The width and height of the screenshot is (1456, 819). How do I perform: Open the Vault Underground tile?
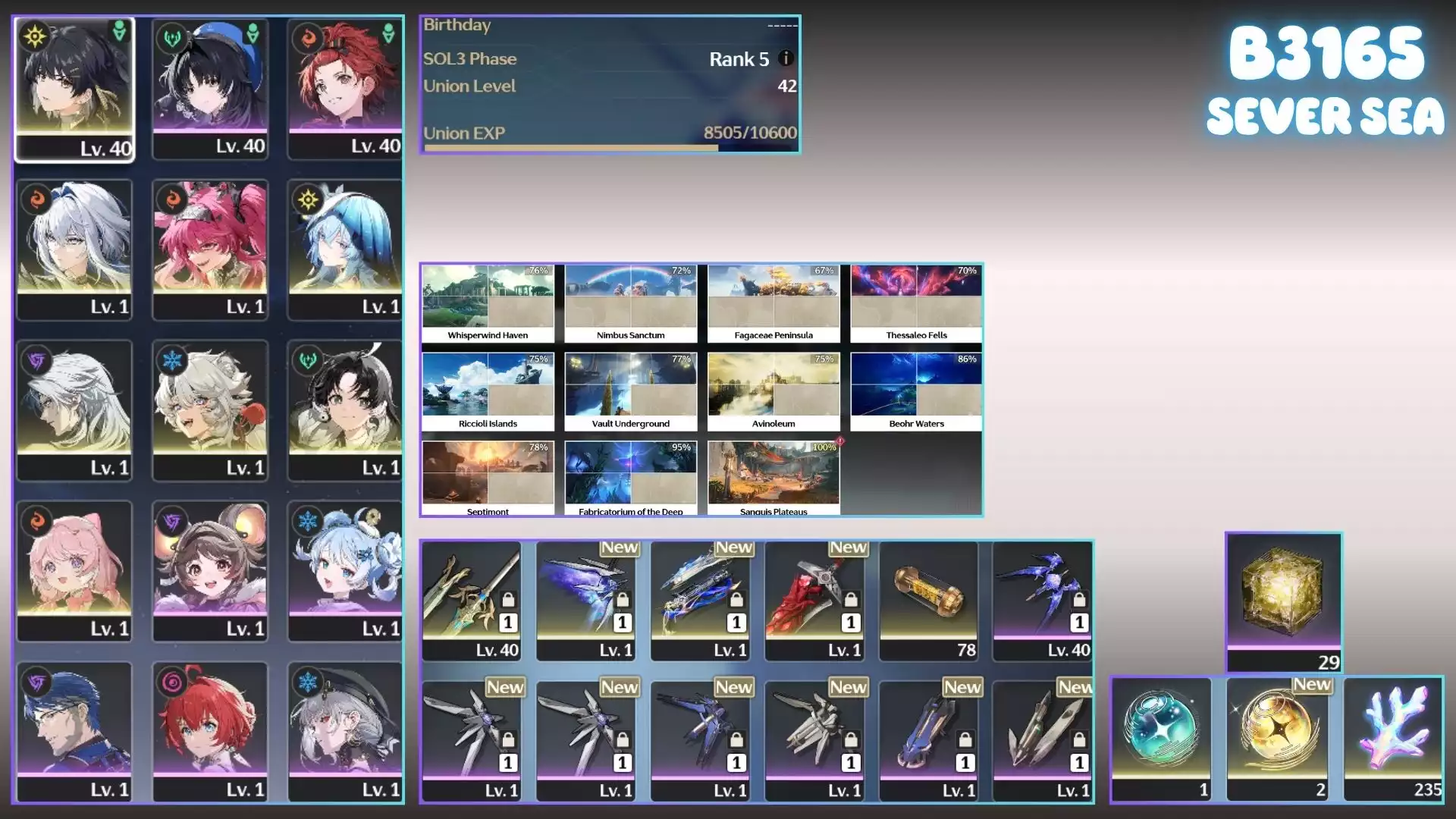(630, 391)
